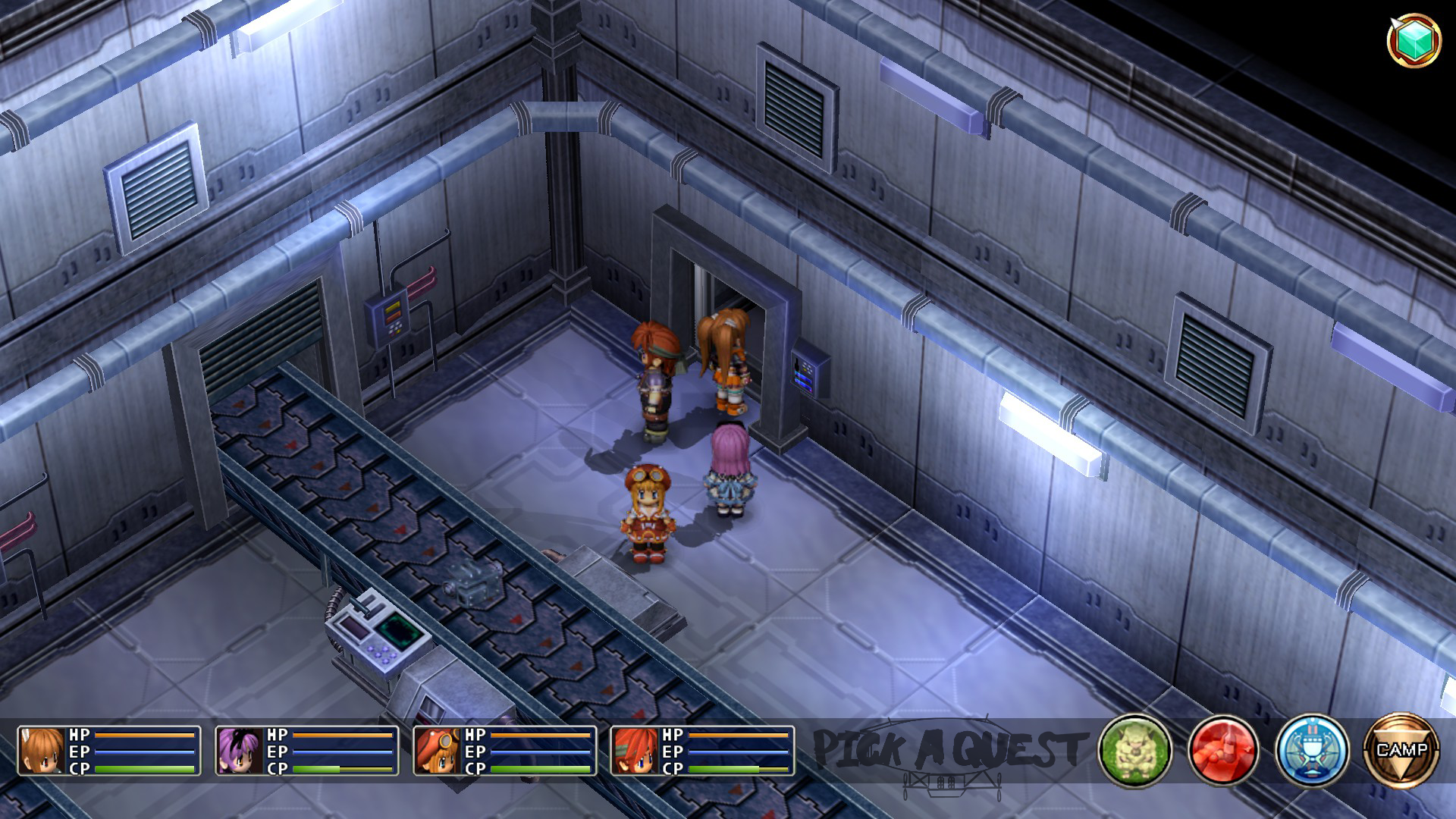Select the brown-haired girl's portrait
The width and height of the screenshot is (1456, 819).
[x=42, y=751]
